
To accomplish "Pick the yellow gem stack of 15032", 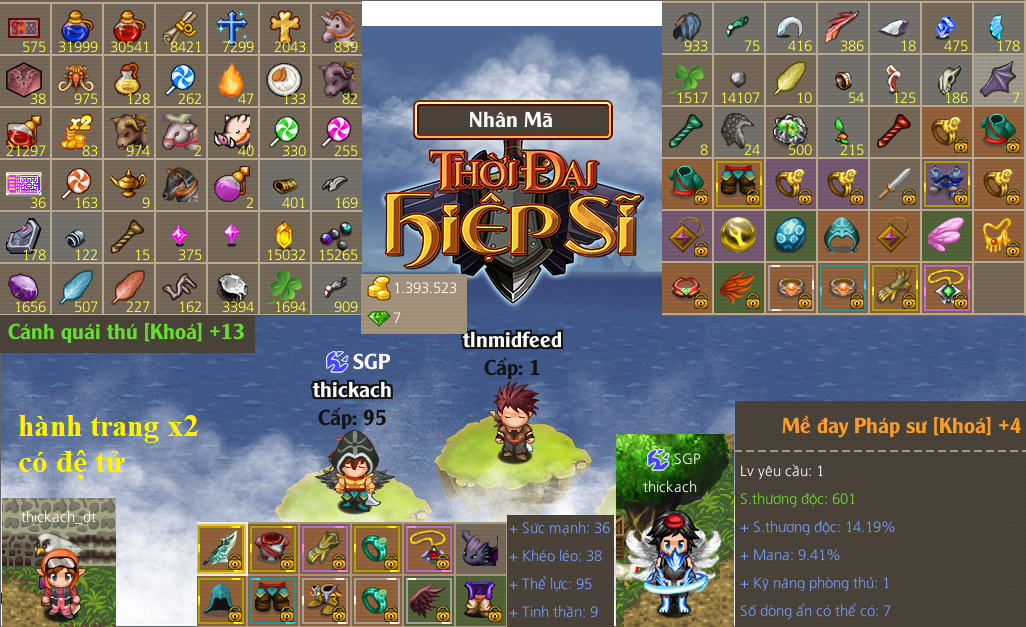I will click(285, 236).
